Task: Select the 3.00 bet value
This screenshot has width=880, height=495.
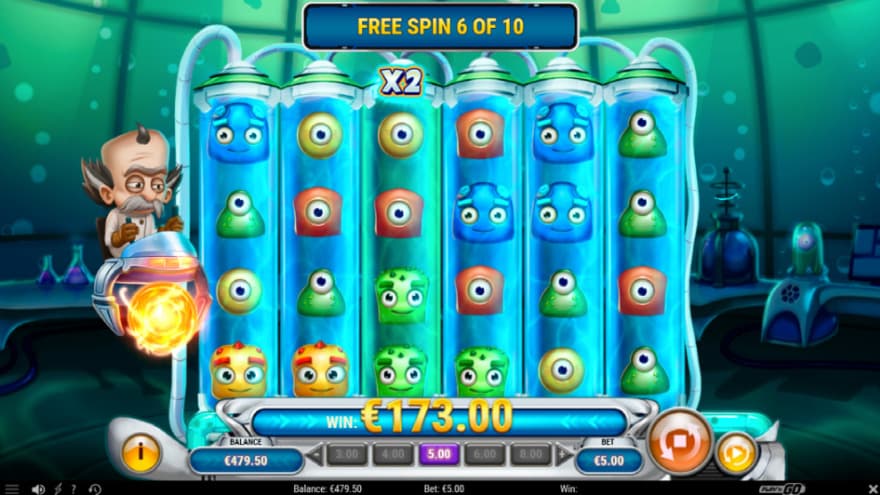Action: [x=345, y=455]
